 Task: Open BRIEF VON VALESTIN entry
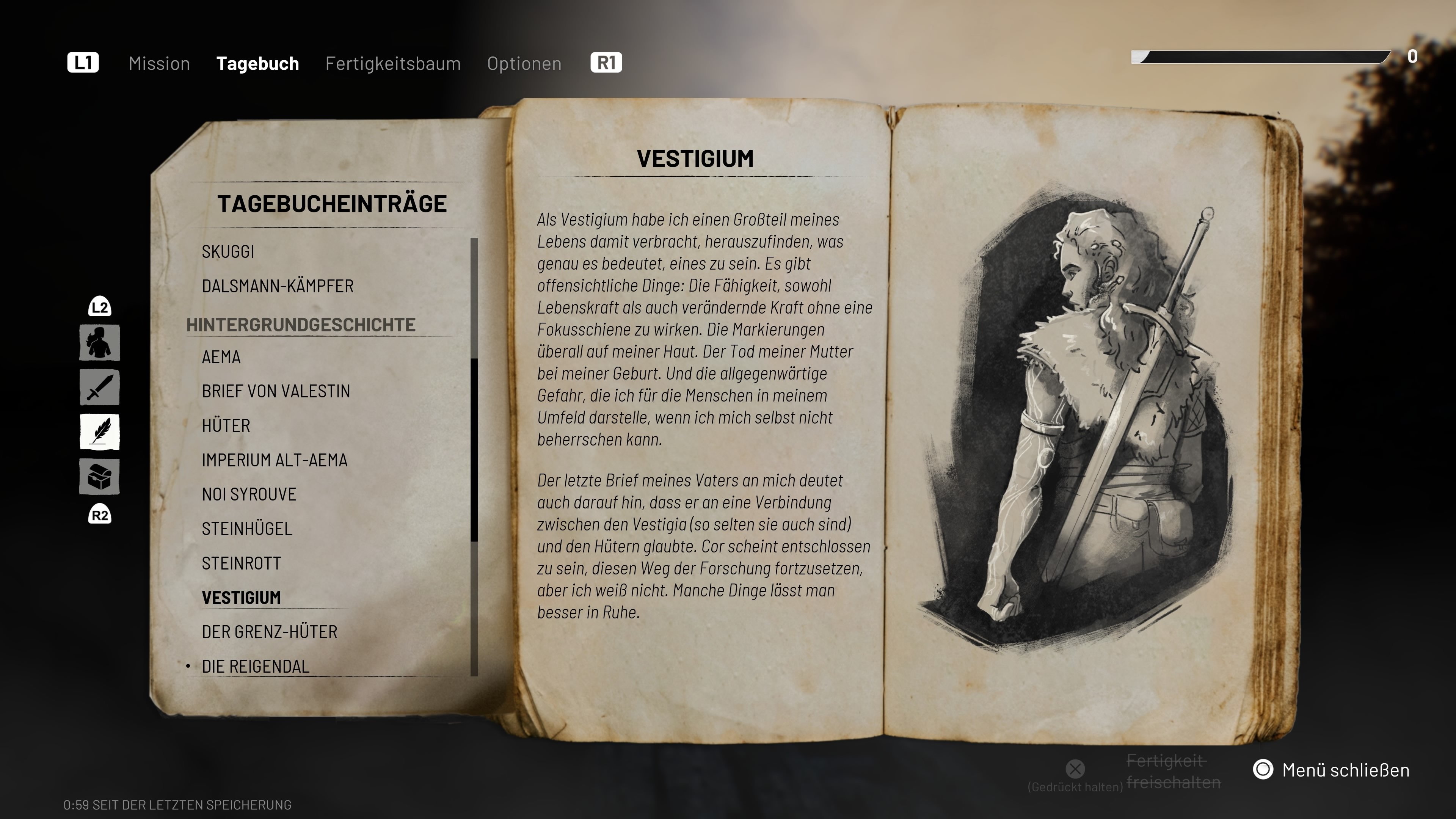click(276, 391)
